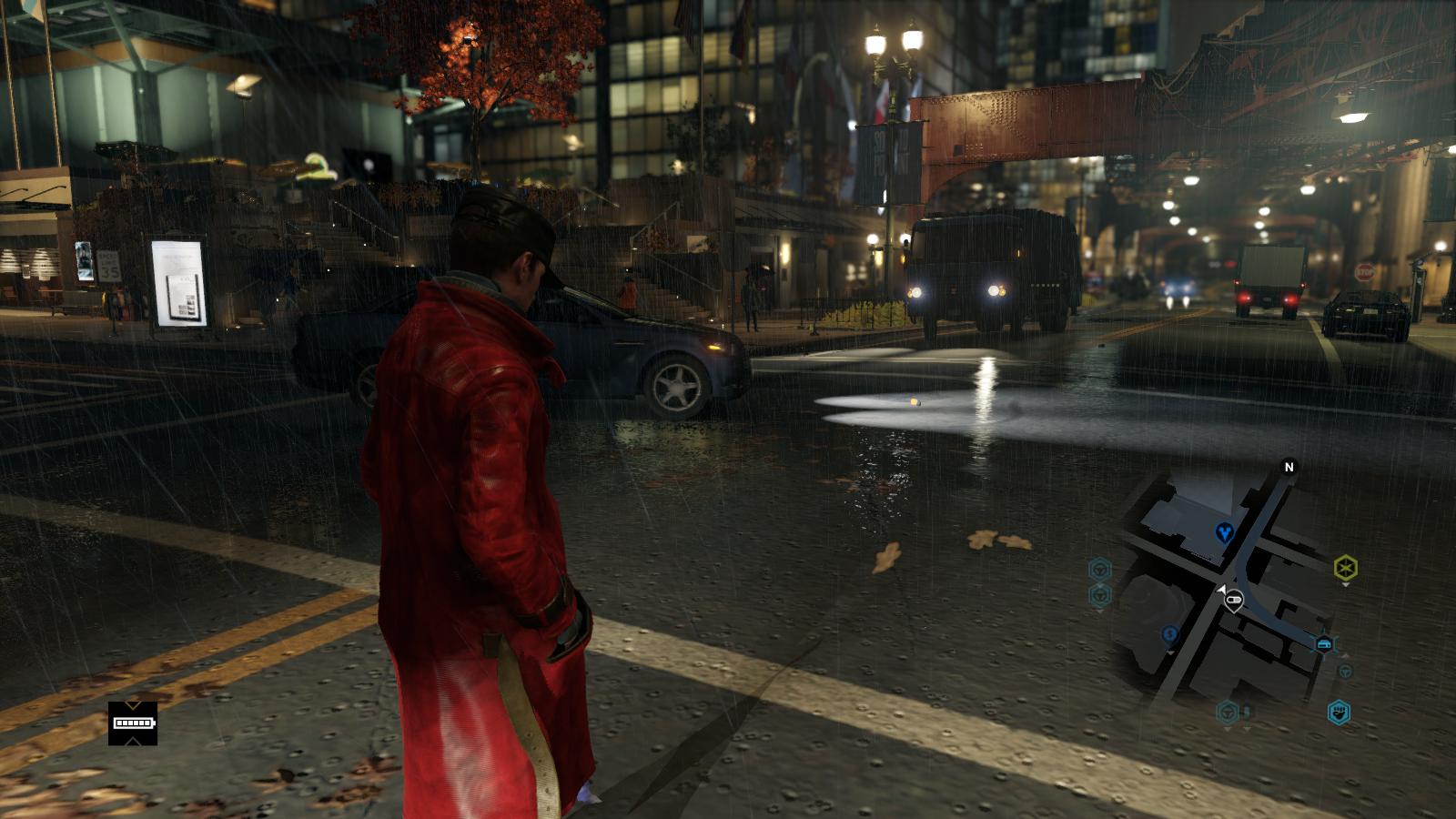Select the small teal hexagon beside the car icon
1456x819 pixels.
pos(1345,672)
